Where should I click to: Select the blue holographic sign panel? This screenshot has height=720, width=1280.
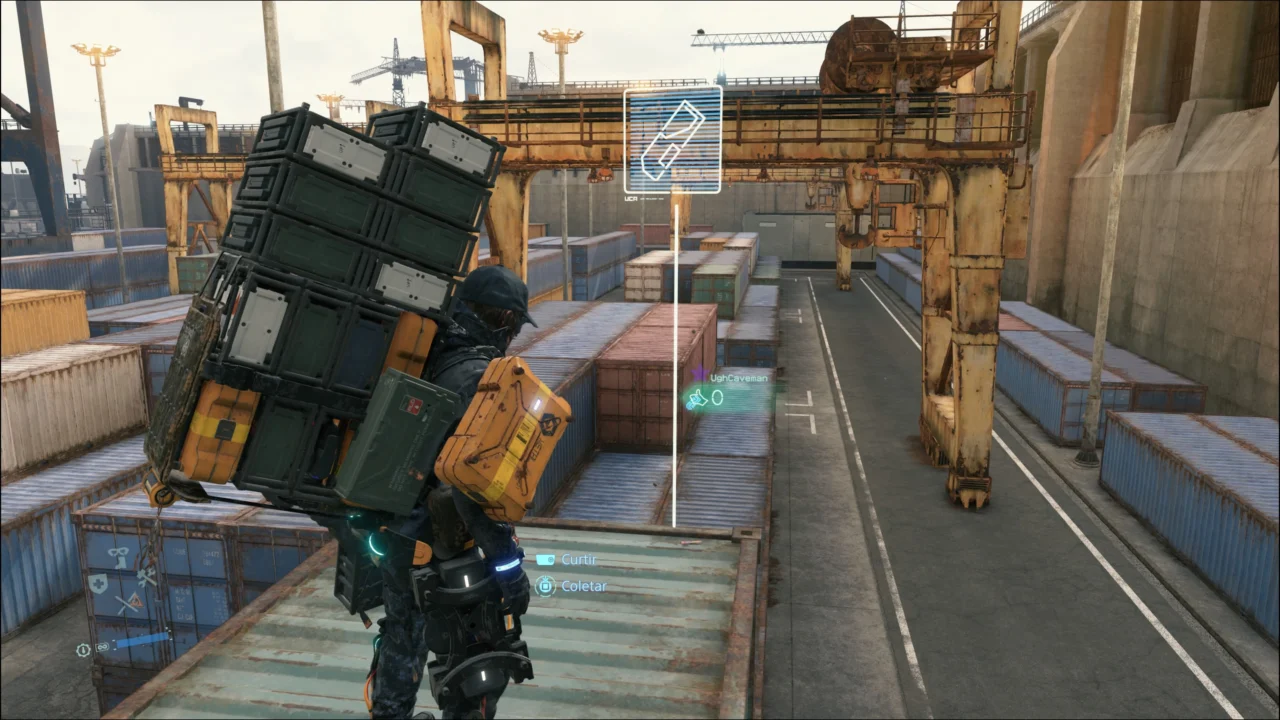[x=672, y=139]
